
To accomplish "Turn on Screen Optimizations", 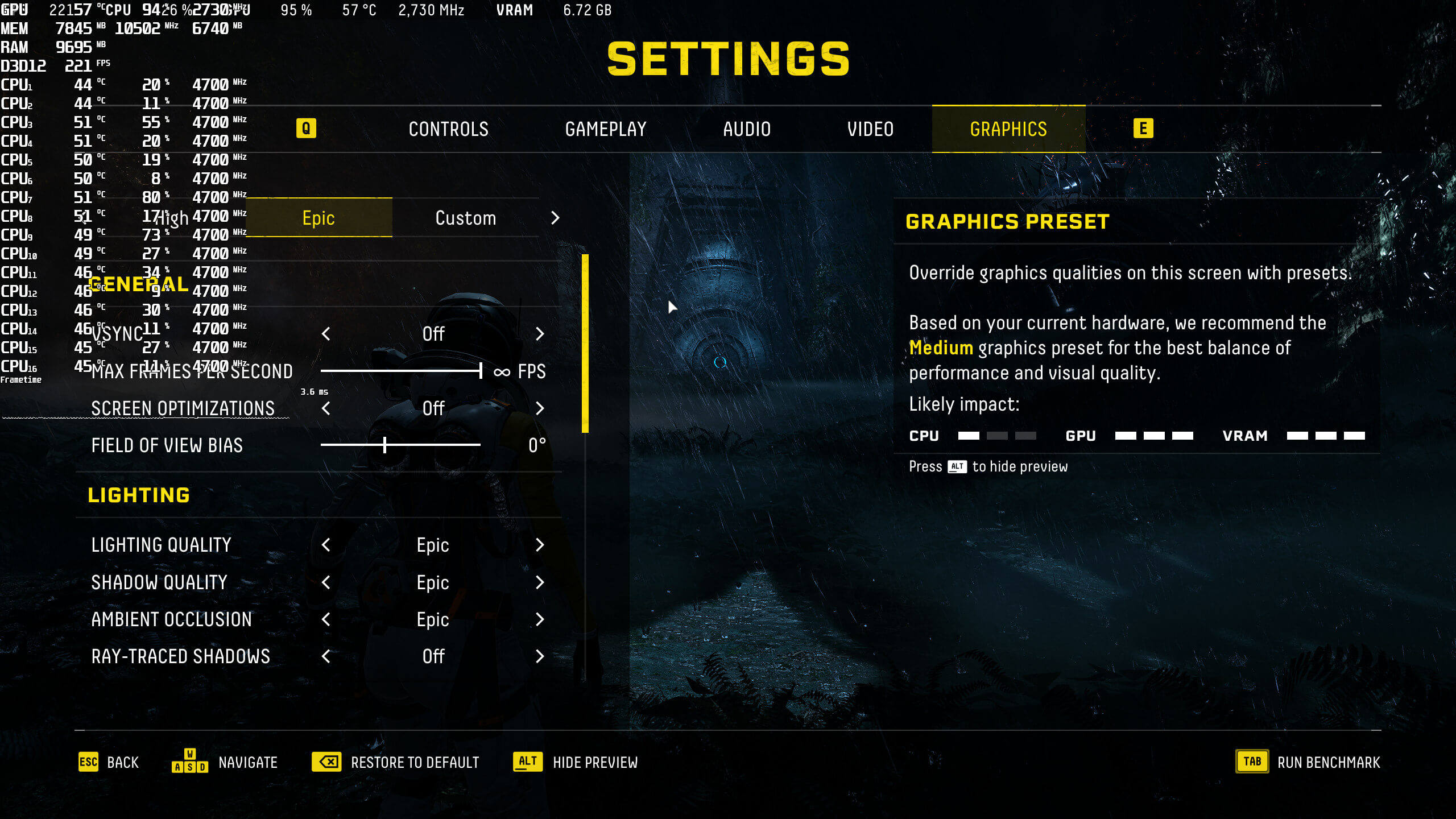I will point(540,408).
